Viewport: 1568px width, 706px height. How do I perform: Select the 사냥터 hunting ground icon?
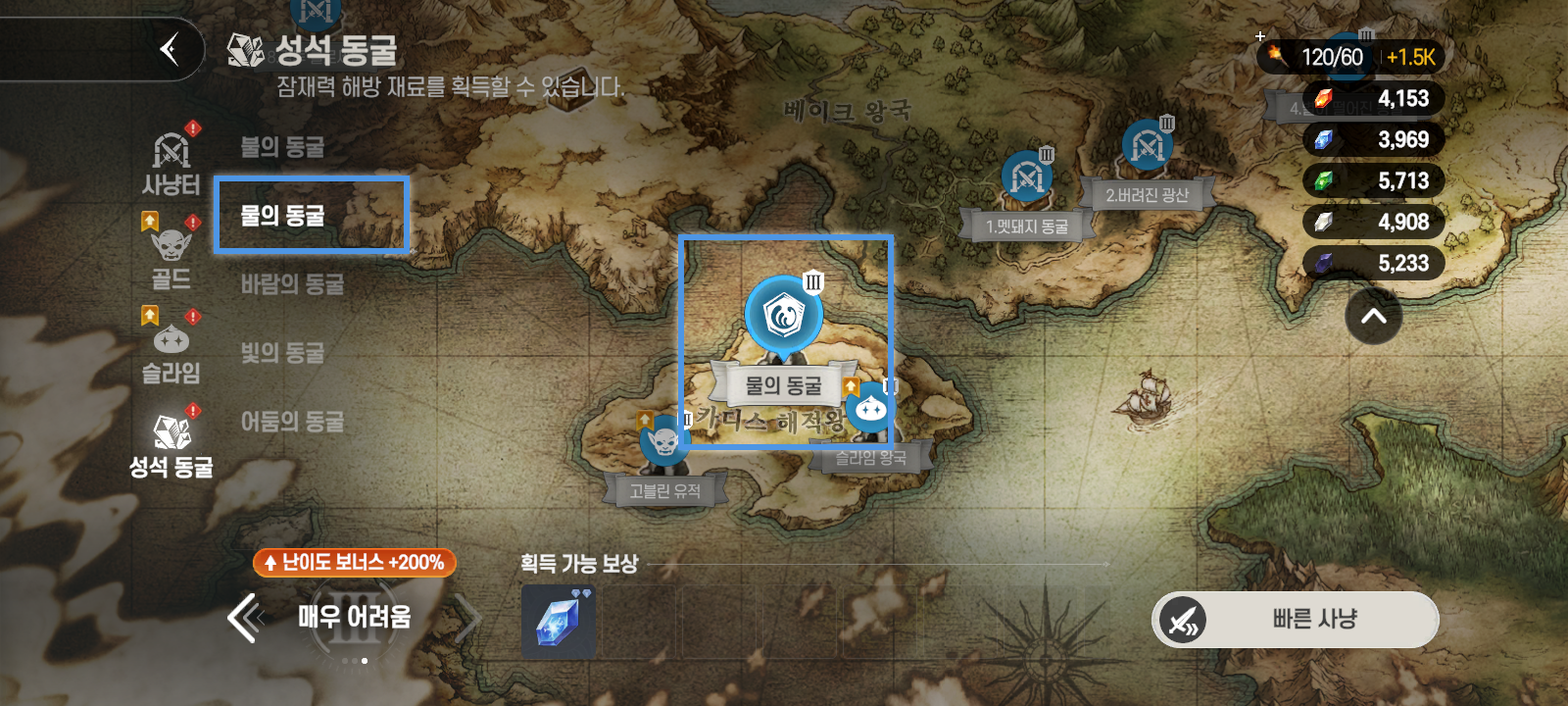(171, 153)
